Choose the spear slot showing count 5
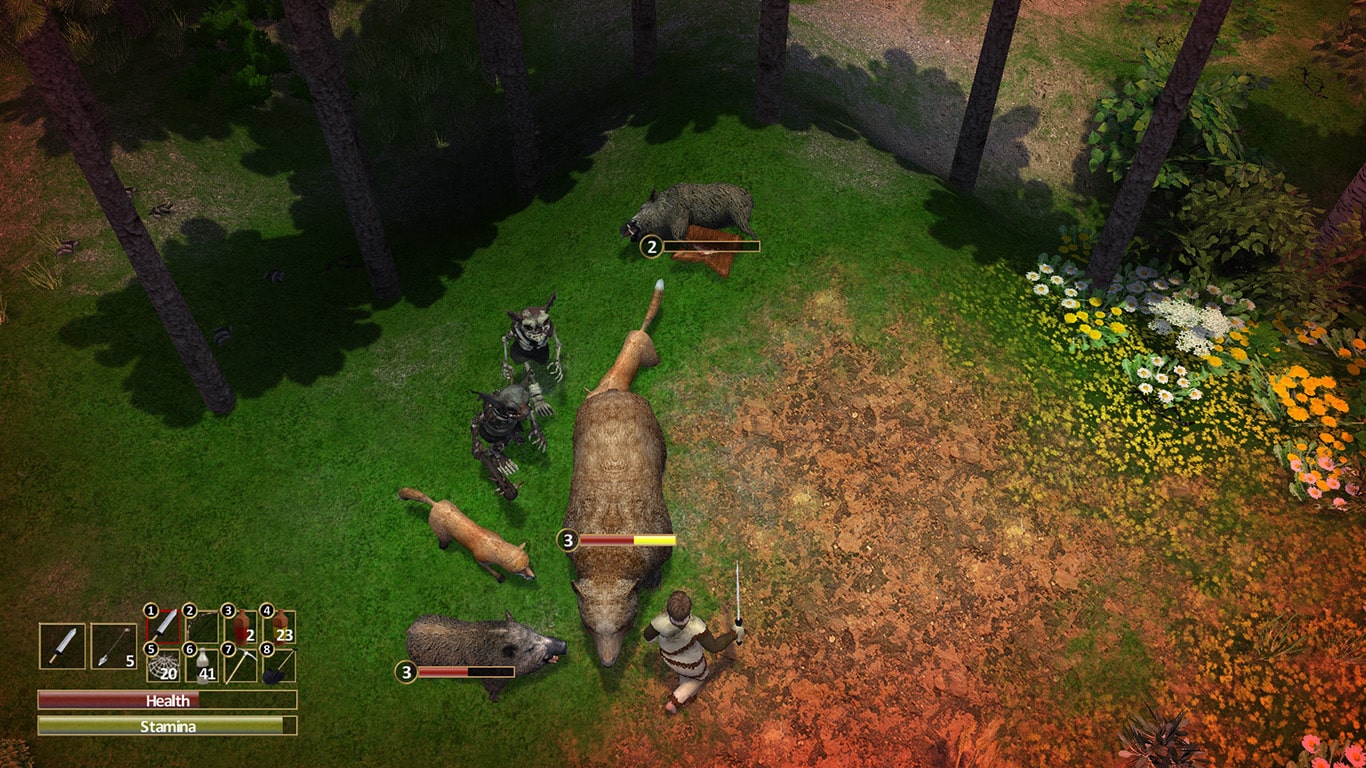This screenshot has height=768, width=1366. pos(113,646)
